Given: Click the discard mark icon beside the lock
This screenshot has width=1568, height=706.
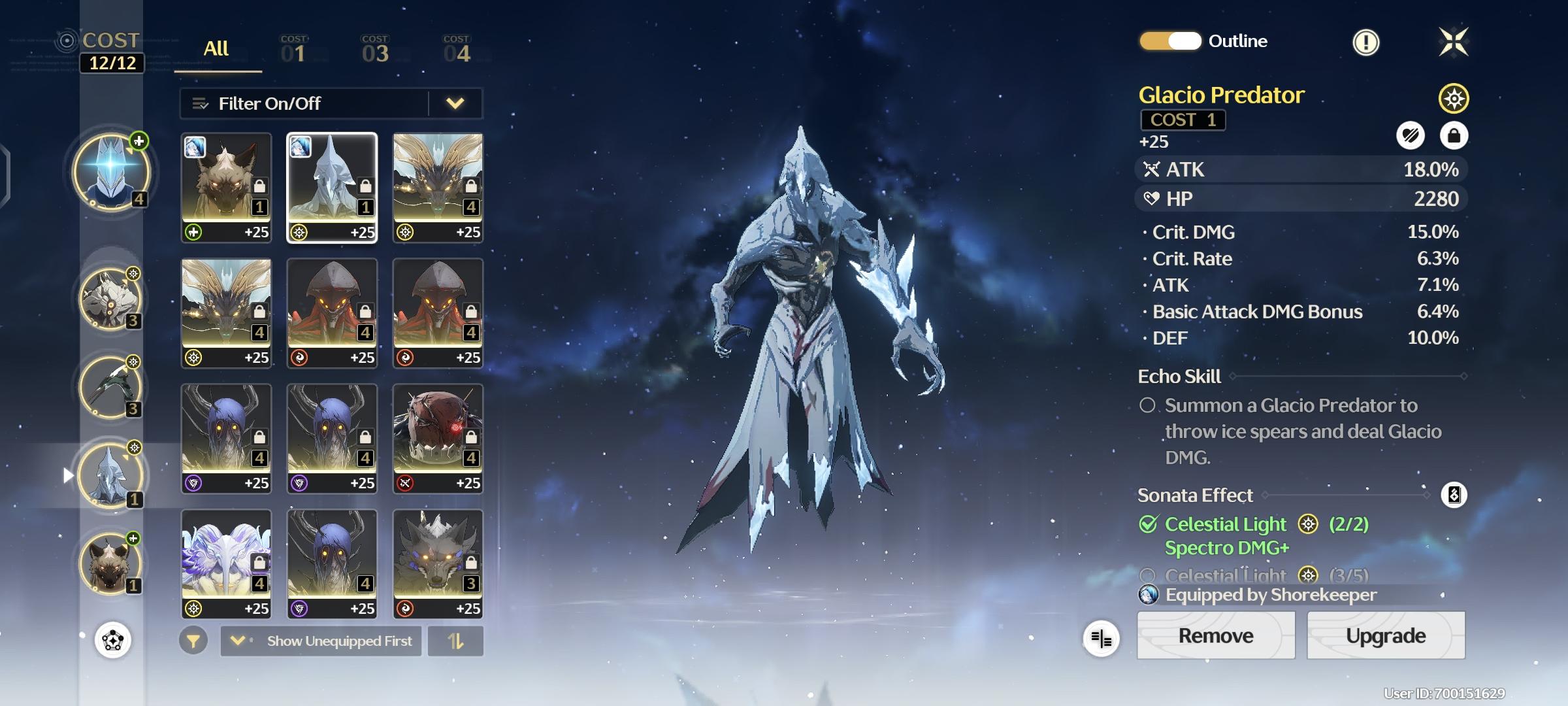Looking at the screenshot, I should click(x=1411, y=135).
